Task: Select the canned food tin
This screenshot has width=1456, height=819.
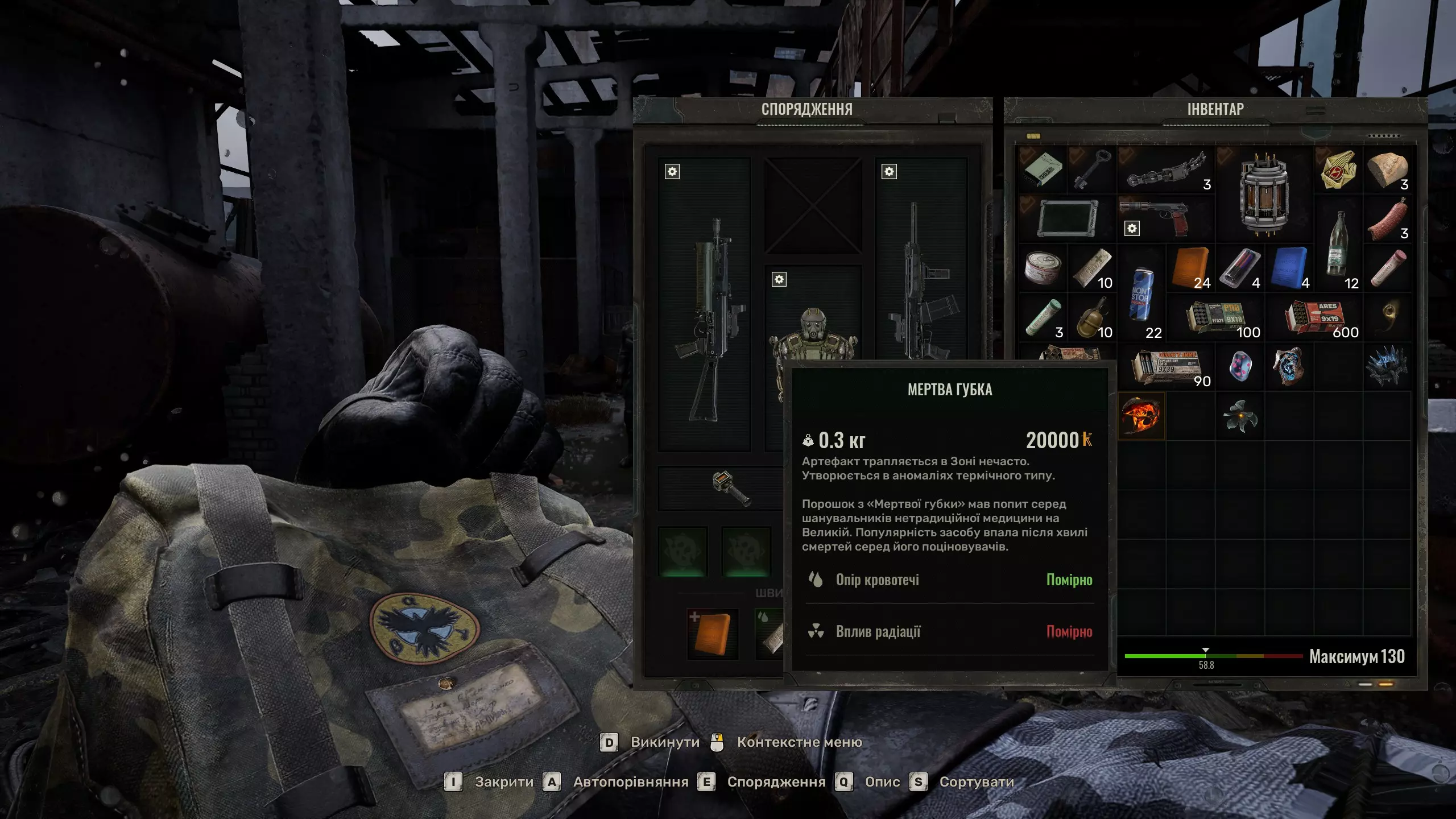Action: [1043, 268]
